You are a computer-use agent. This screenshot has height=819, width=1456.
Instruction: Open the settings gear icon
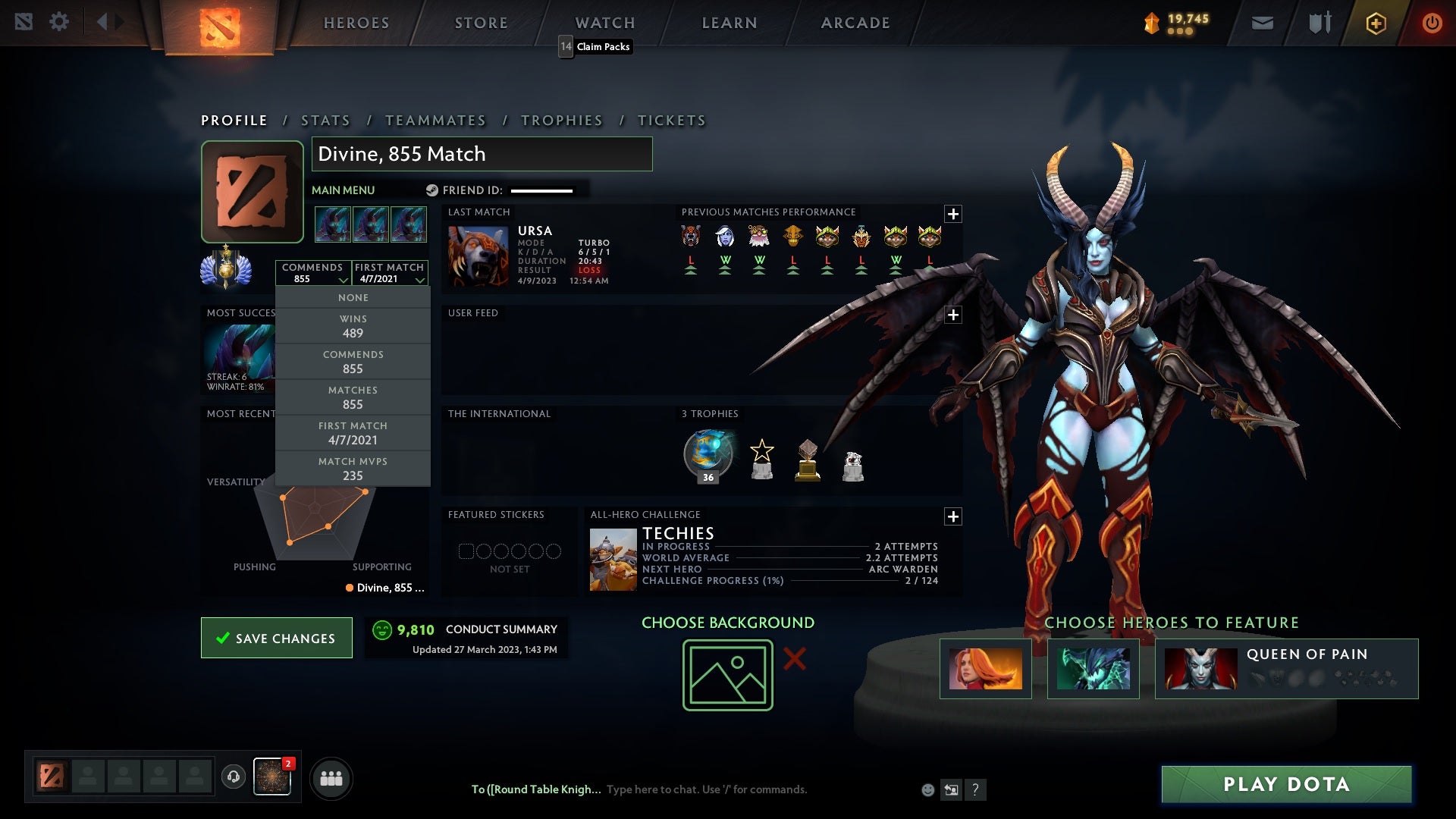60,21
